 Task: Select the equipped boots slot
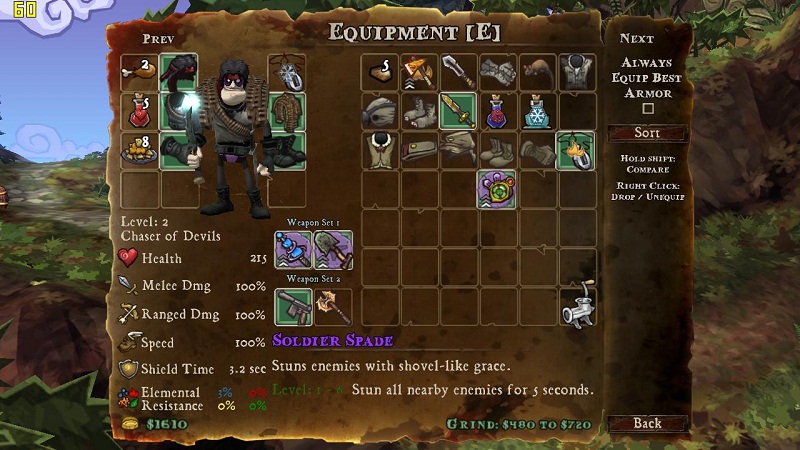coord(286,149)
